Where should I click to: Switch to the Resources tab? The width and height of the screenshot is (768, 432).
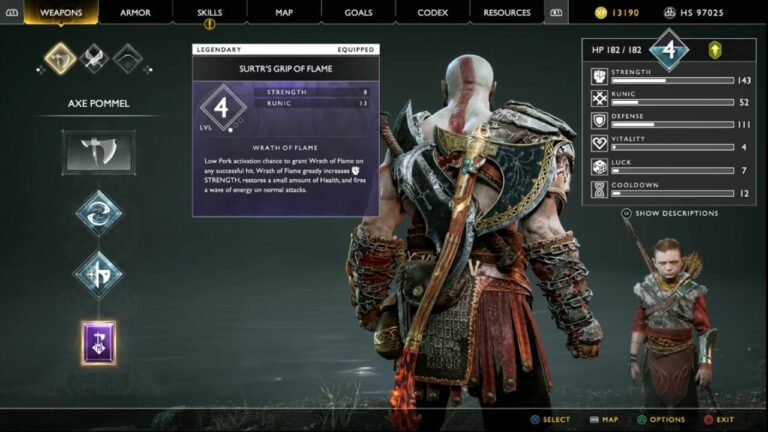coord(507,12)
